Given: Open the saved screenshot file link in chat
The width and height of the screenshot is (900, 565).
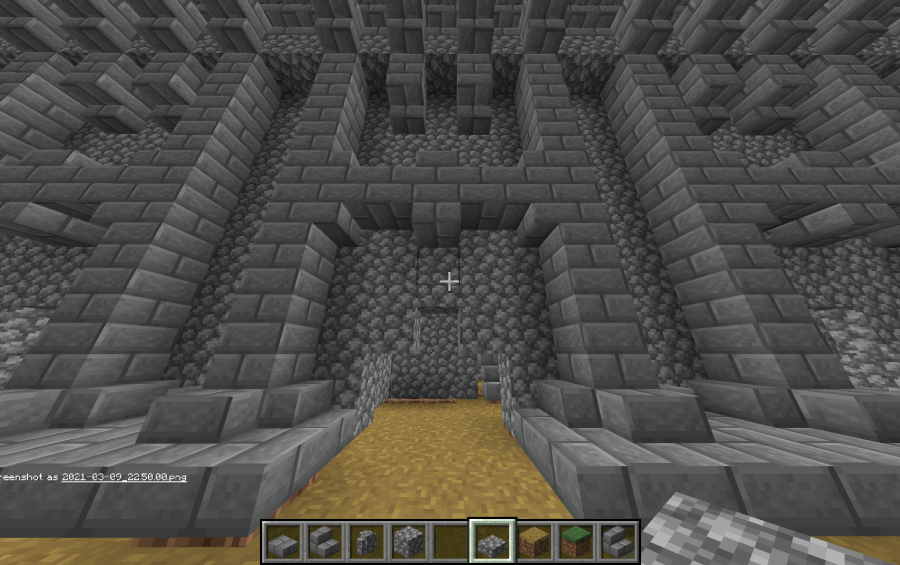Looking at the screenshot, I should (124, 477).
